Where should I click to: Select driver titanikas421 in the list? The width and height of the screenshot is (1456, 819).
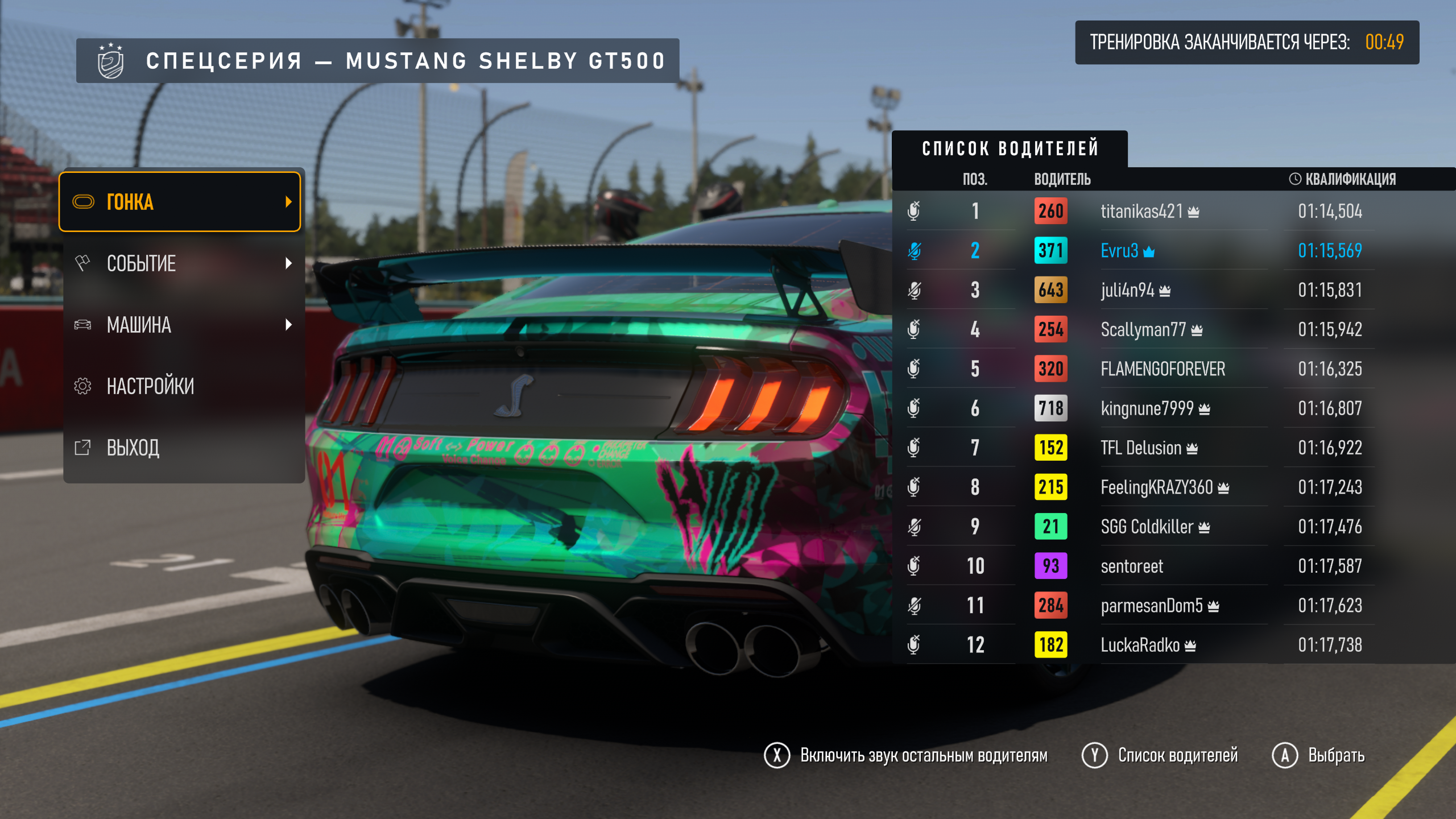(1141, 212)
